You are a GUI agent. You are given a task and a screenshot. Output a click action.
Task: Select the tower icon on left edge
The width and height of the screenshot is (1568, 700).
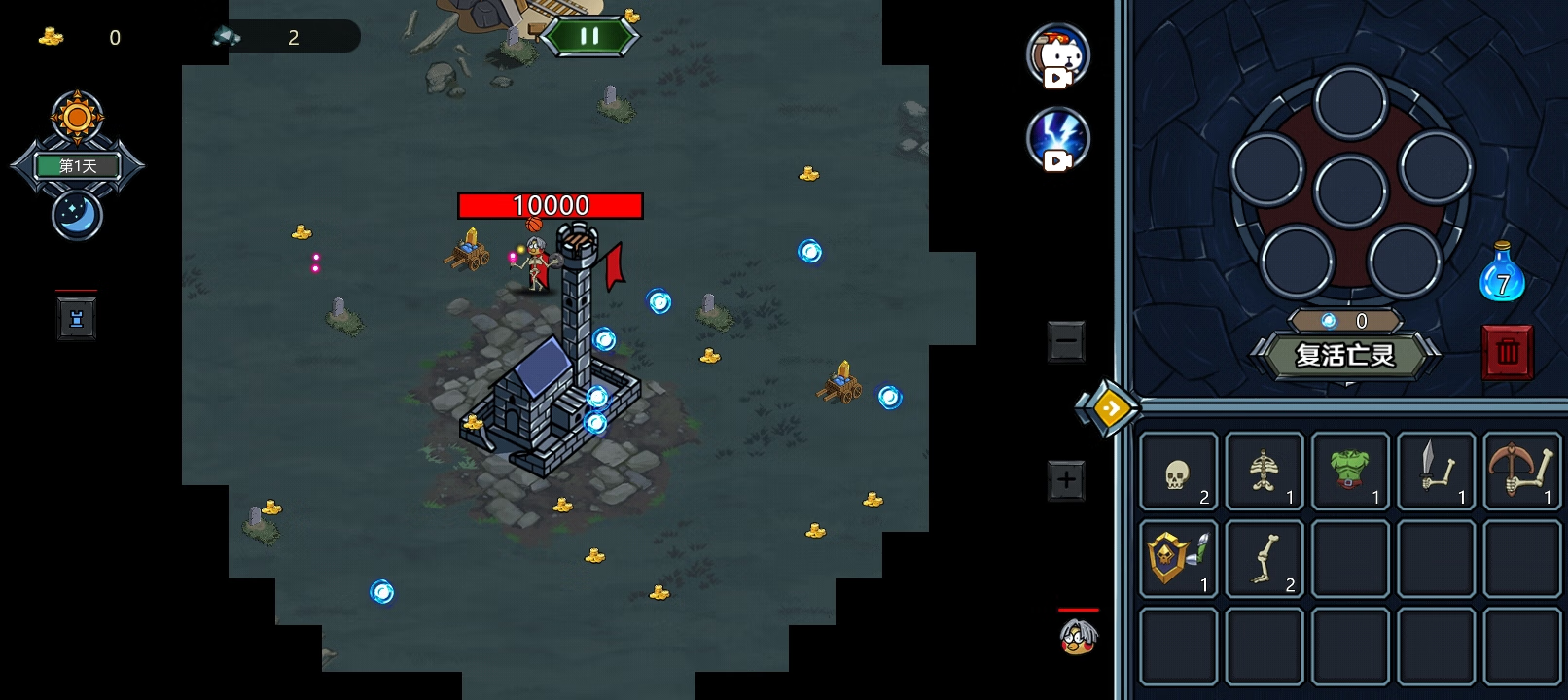[x=77, y=319]
